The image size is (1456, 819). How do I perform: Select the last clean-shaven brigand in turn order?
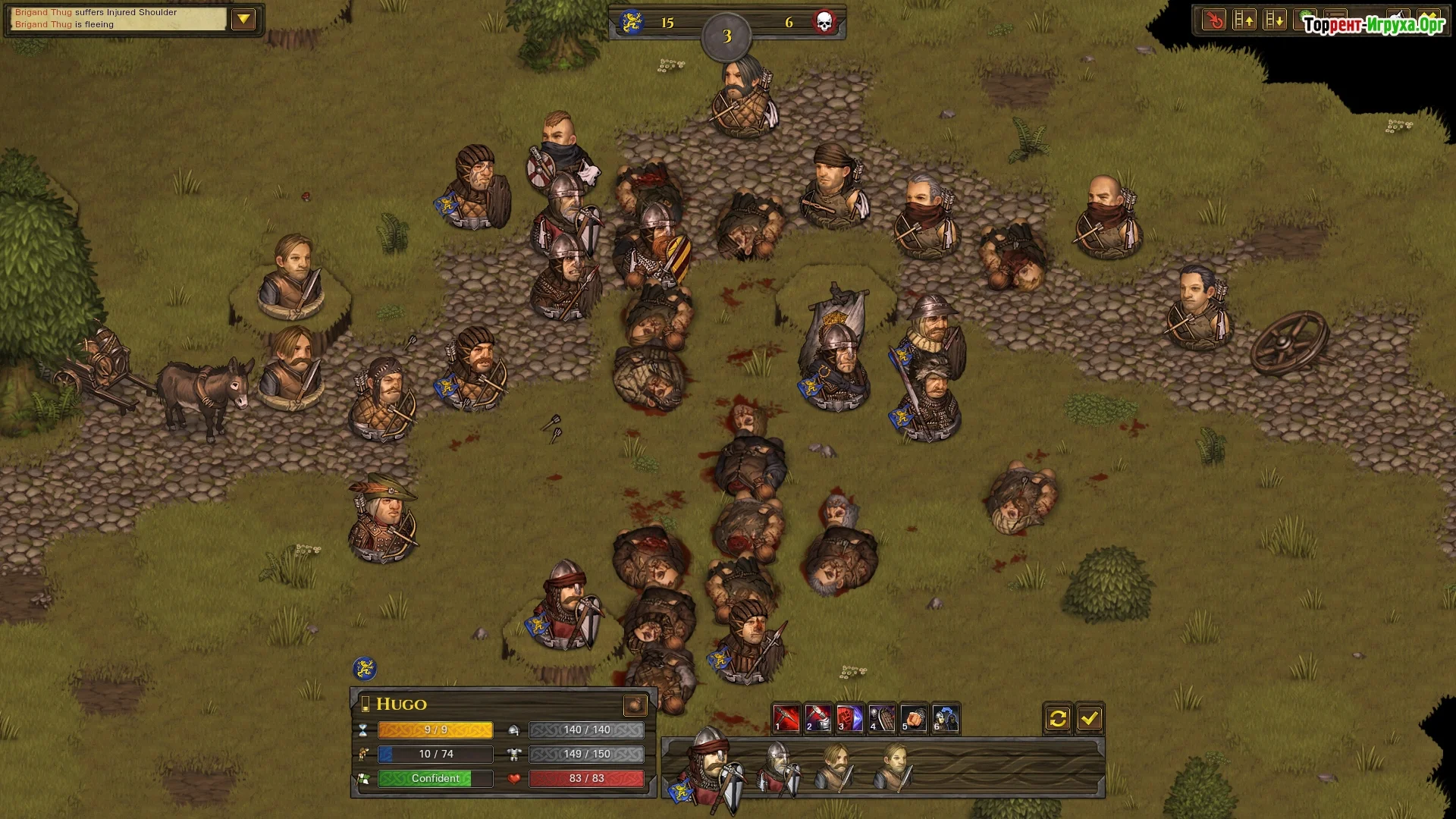tap(894, 767)
